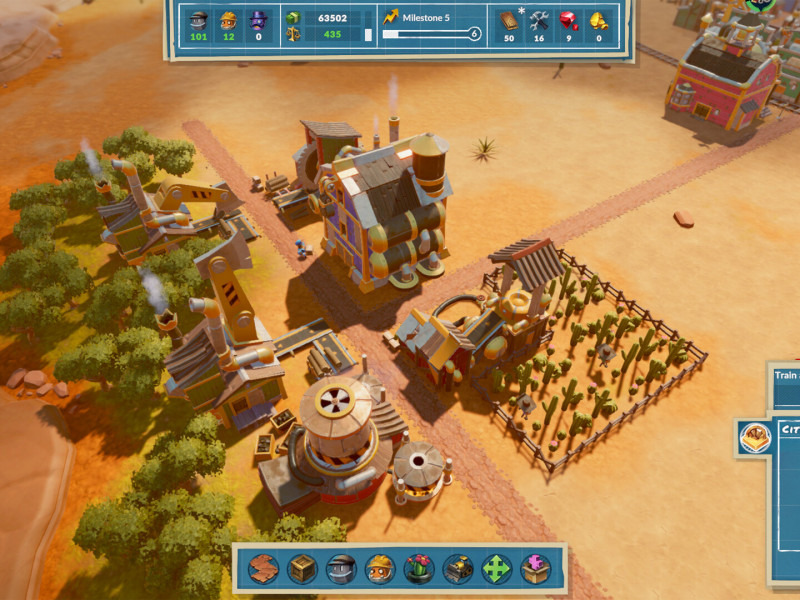Select the green arrows move tool
The image size is (800, 600).
point(497,569)
